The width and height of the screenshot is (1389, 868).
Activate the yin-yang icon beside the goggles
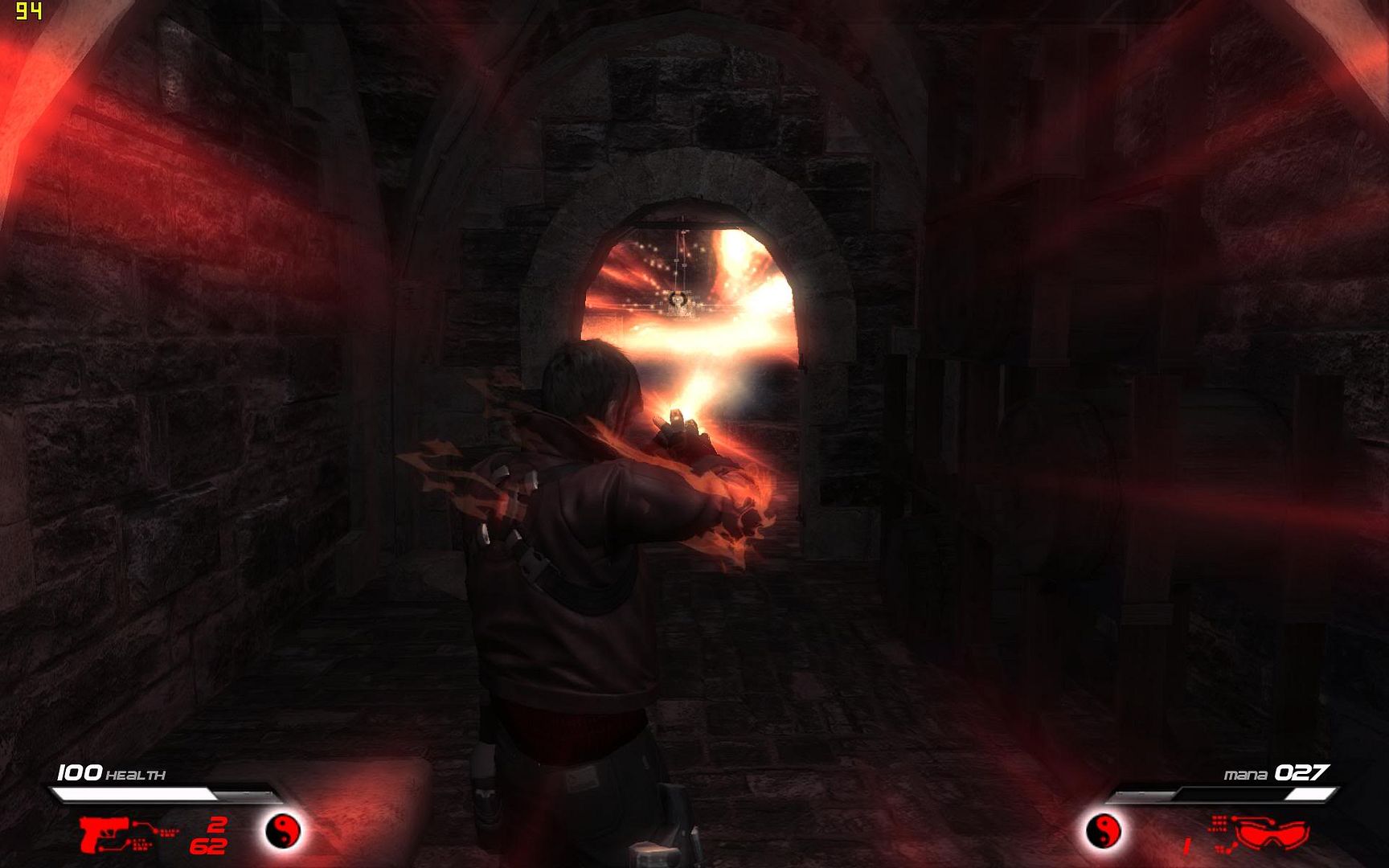tap(1103, 831)
